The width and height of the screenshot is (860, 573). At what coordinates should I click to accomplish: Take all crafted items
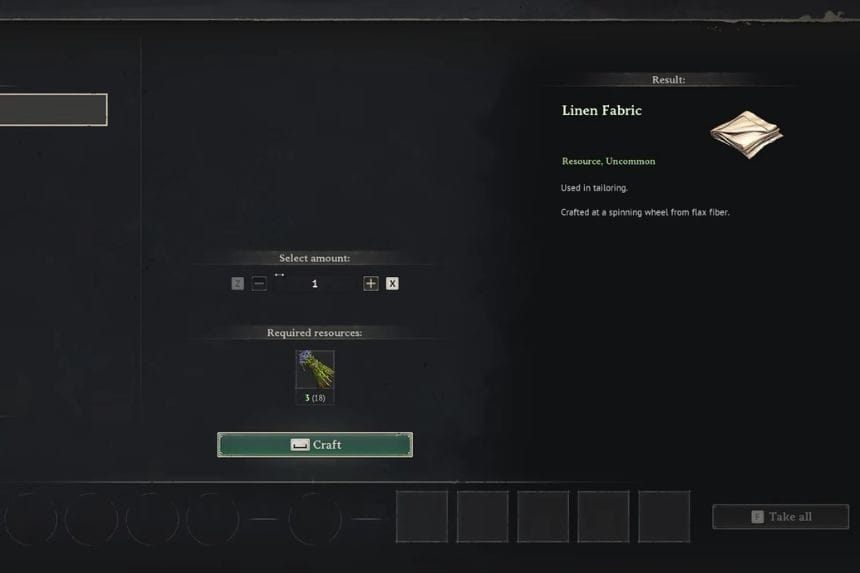(780, 517)
